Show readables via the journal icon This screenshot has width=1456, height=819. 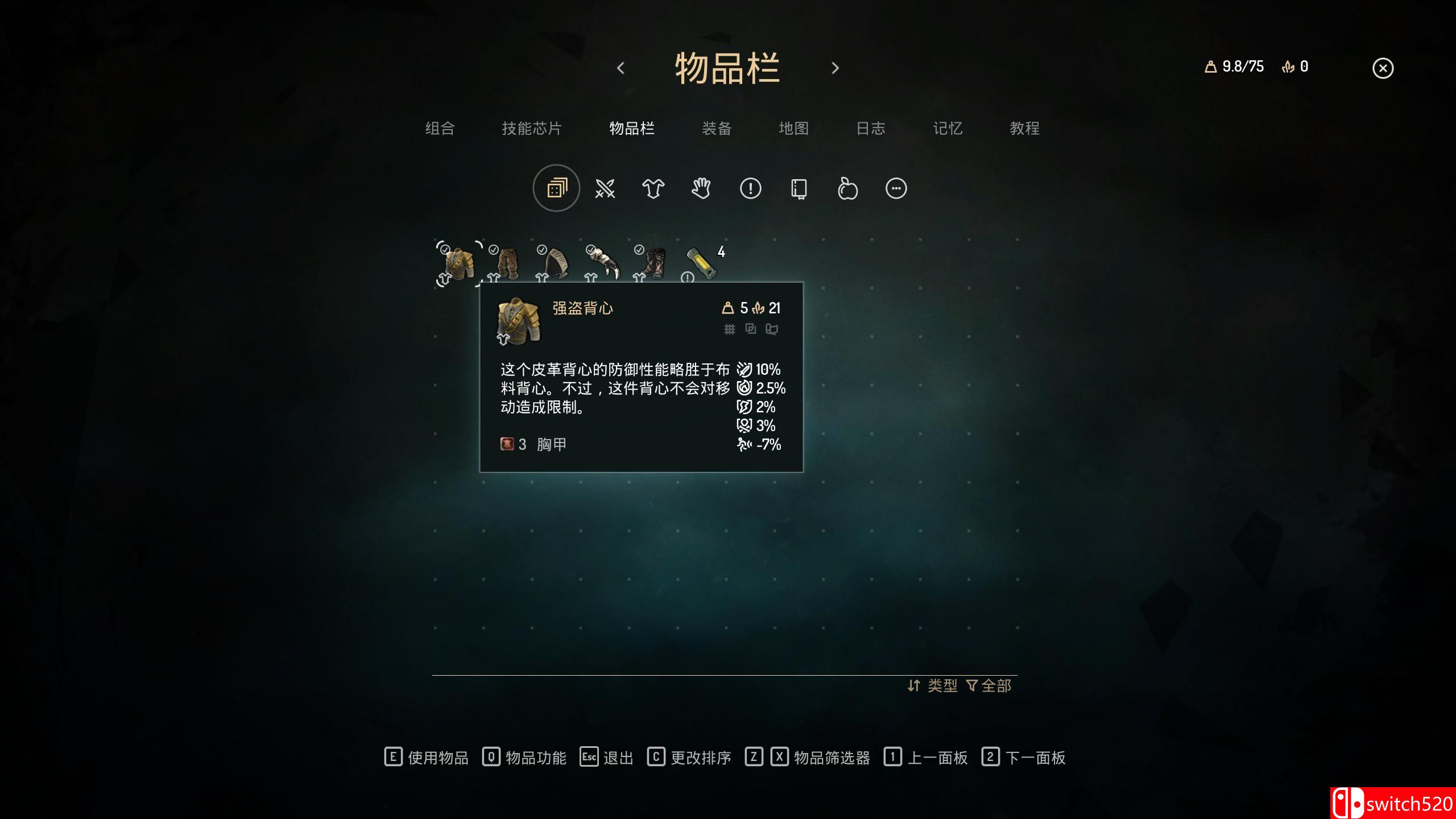point(800,188)
